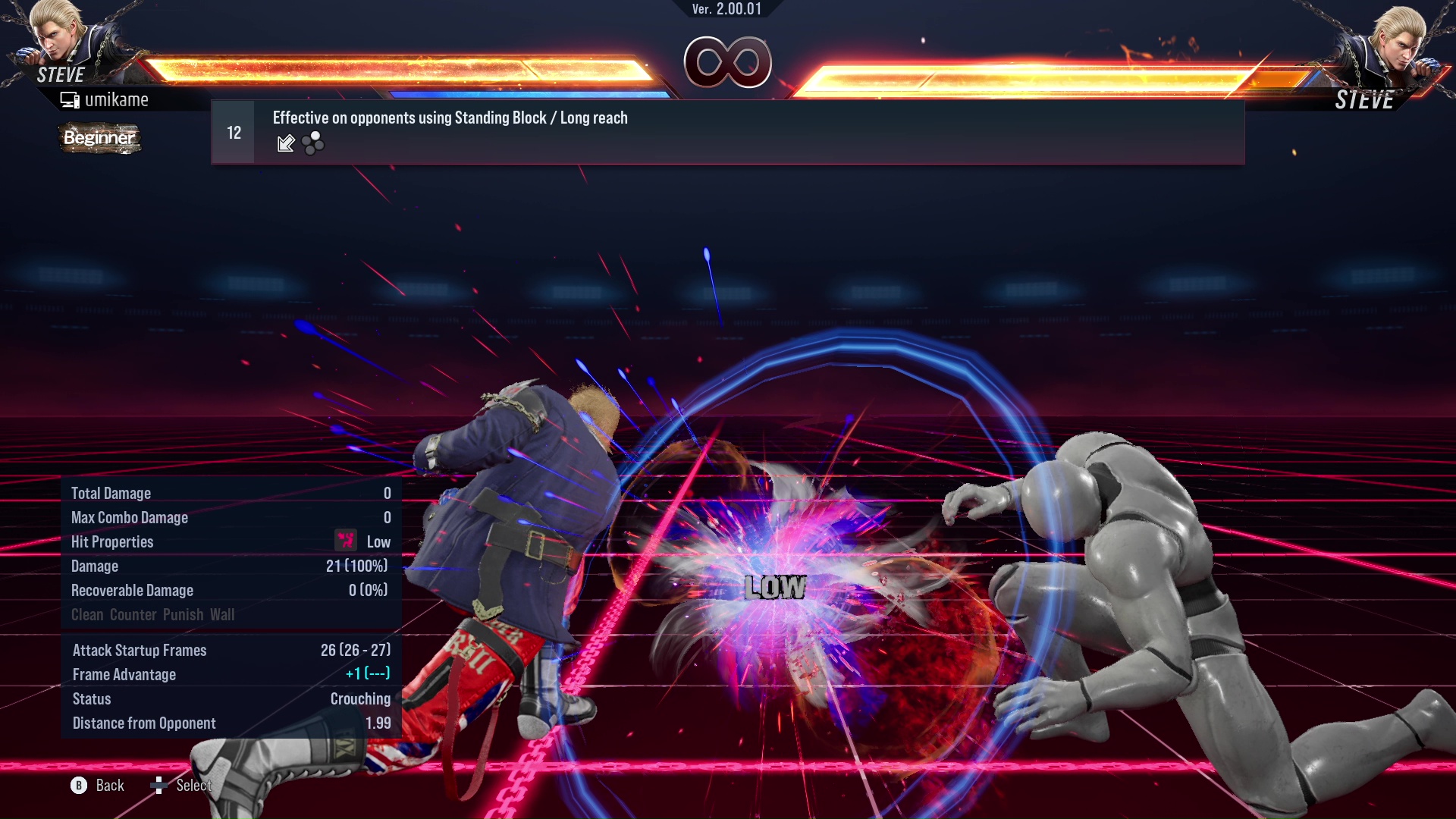Image resolution: width=1456 pixels, height=819 pixels.
Task: Click the four-button attack cluster icon
Action: pos(313,144)
